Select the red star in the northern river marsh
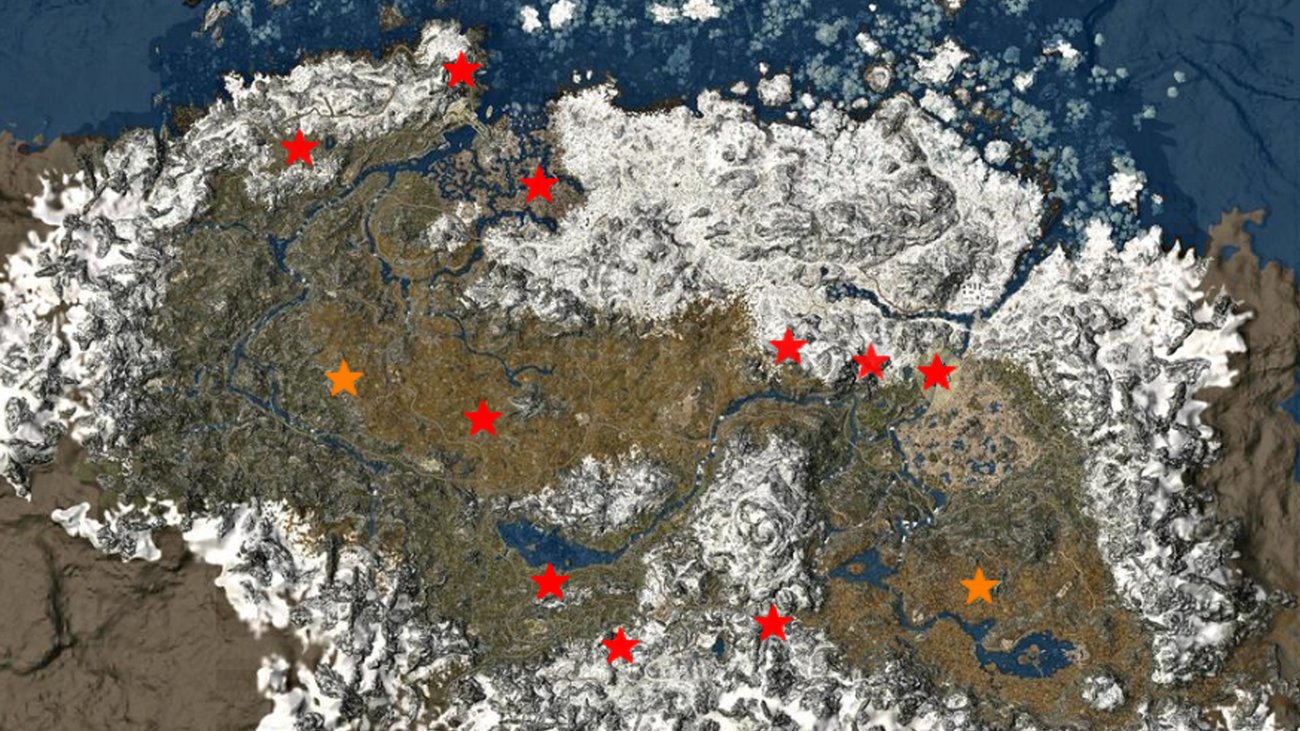This screenshot has width=1300, height=731. [539, 184]
